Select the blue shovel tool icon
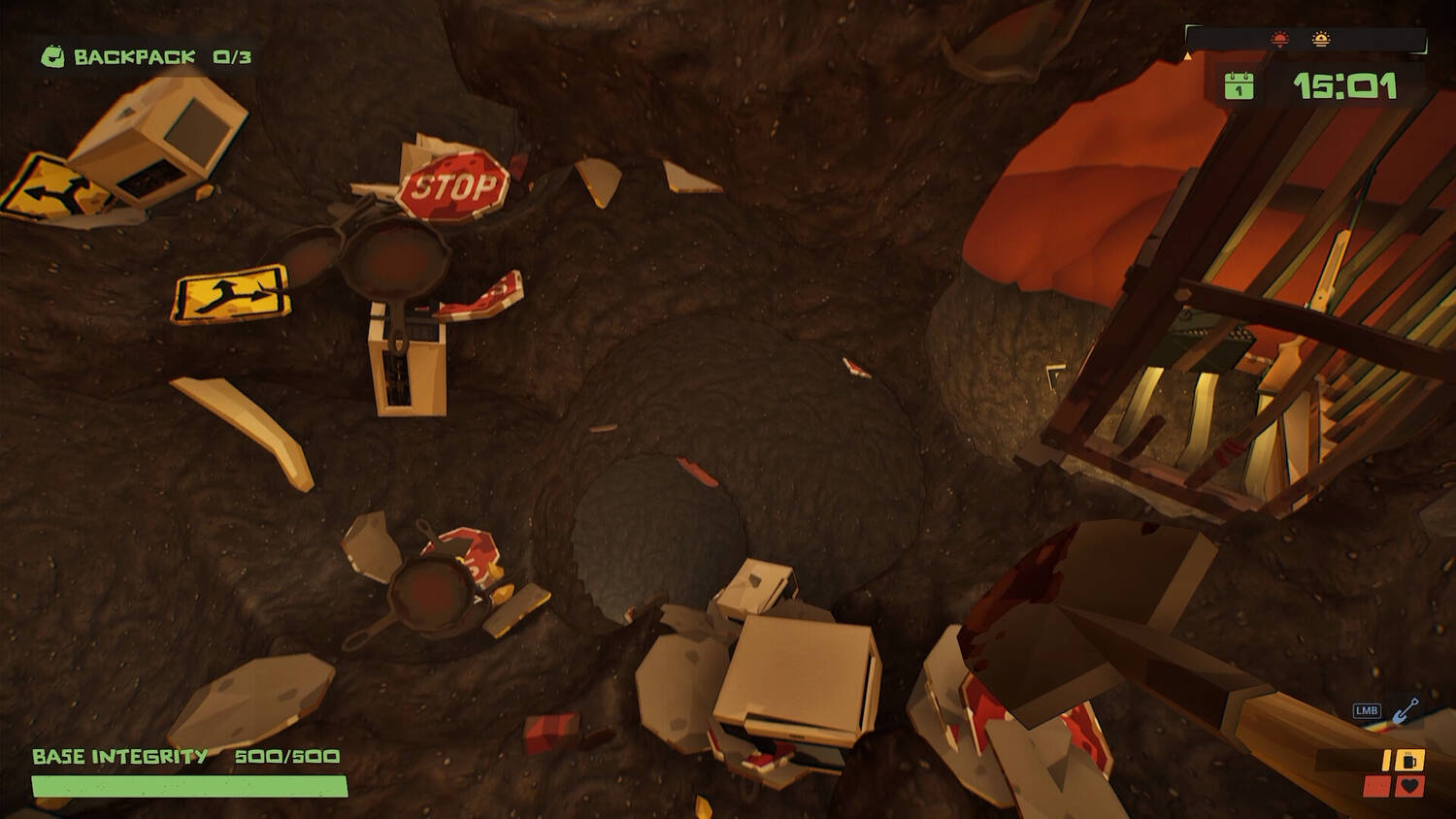The image size is (1456, 819). click(1406, 711)
